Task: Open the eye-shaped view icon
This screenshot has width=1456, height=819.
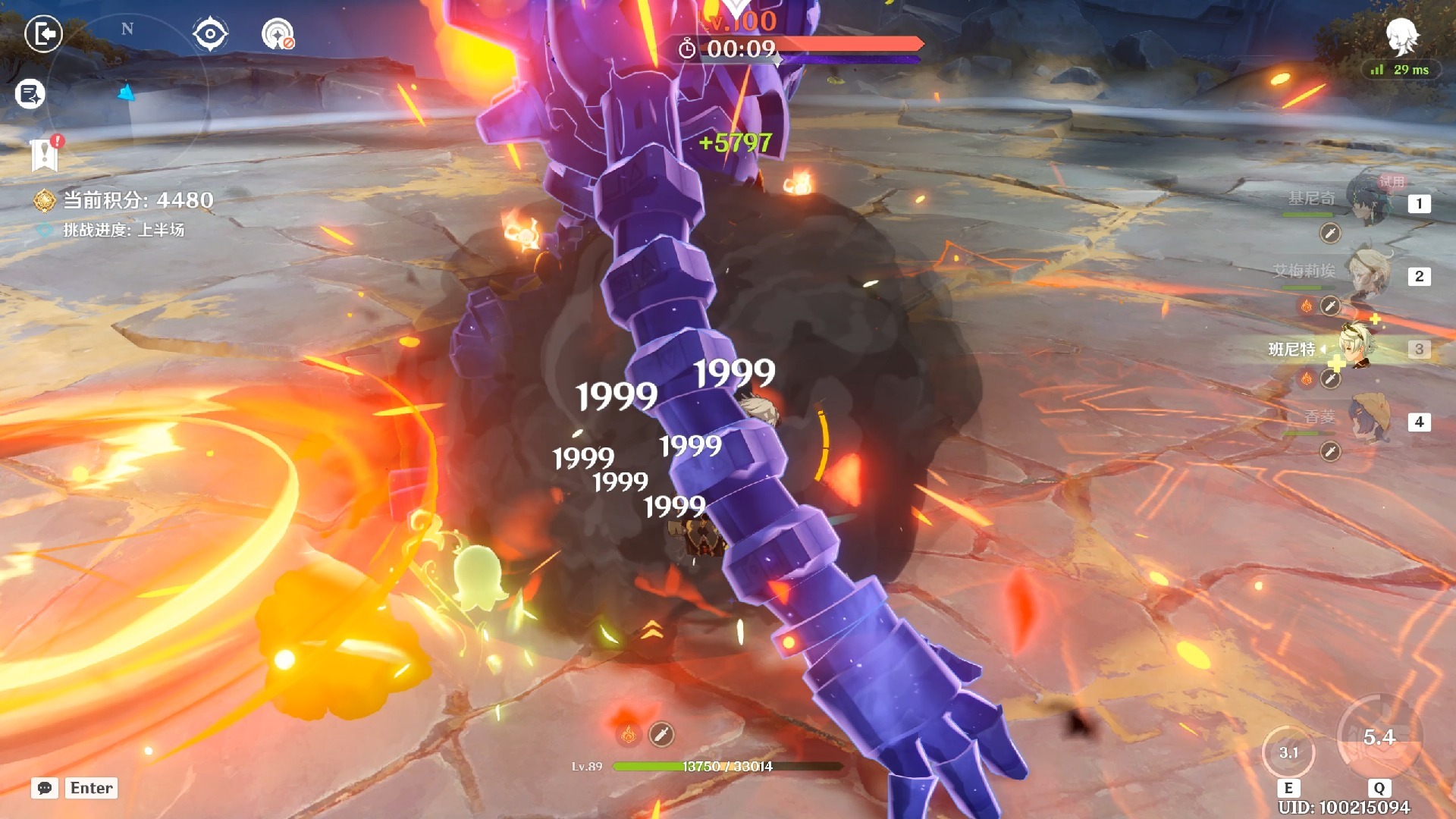Action: click(x=209, y=34)
